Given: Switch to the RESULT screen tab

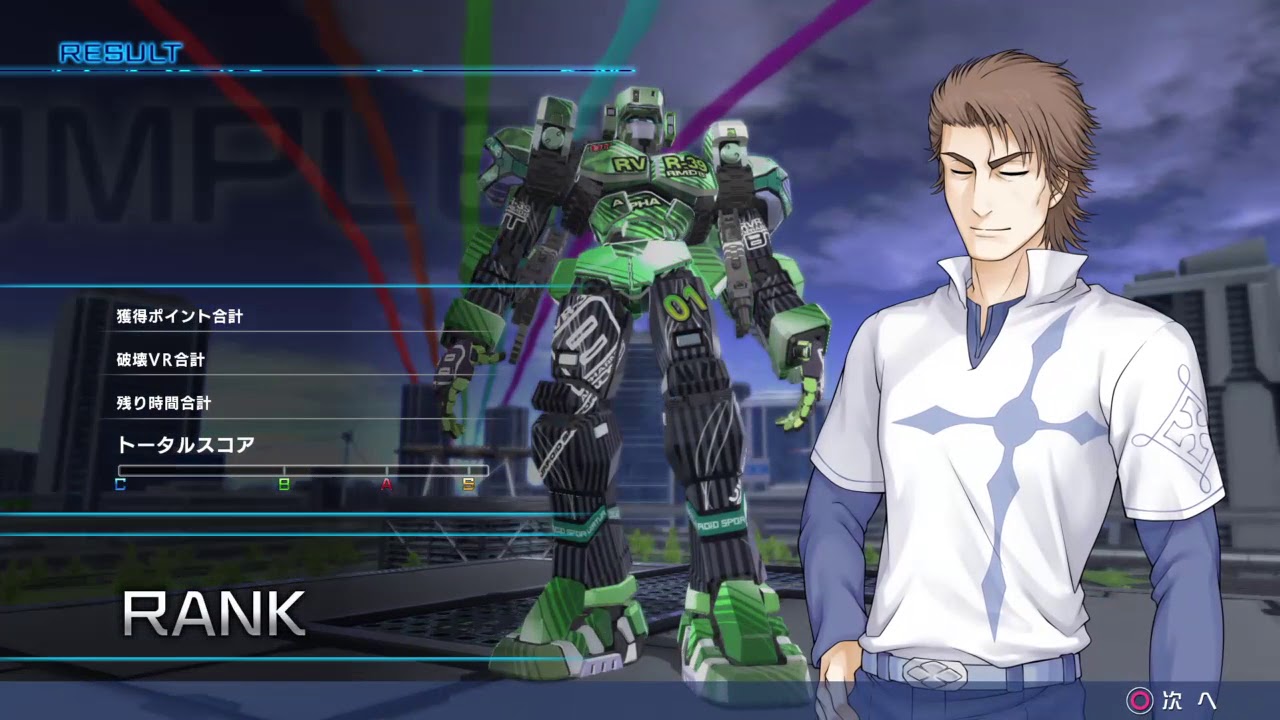Looking at the screenshot, I should (x=120, y=48).
